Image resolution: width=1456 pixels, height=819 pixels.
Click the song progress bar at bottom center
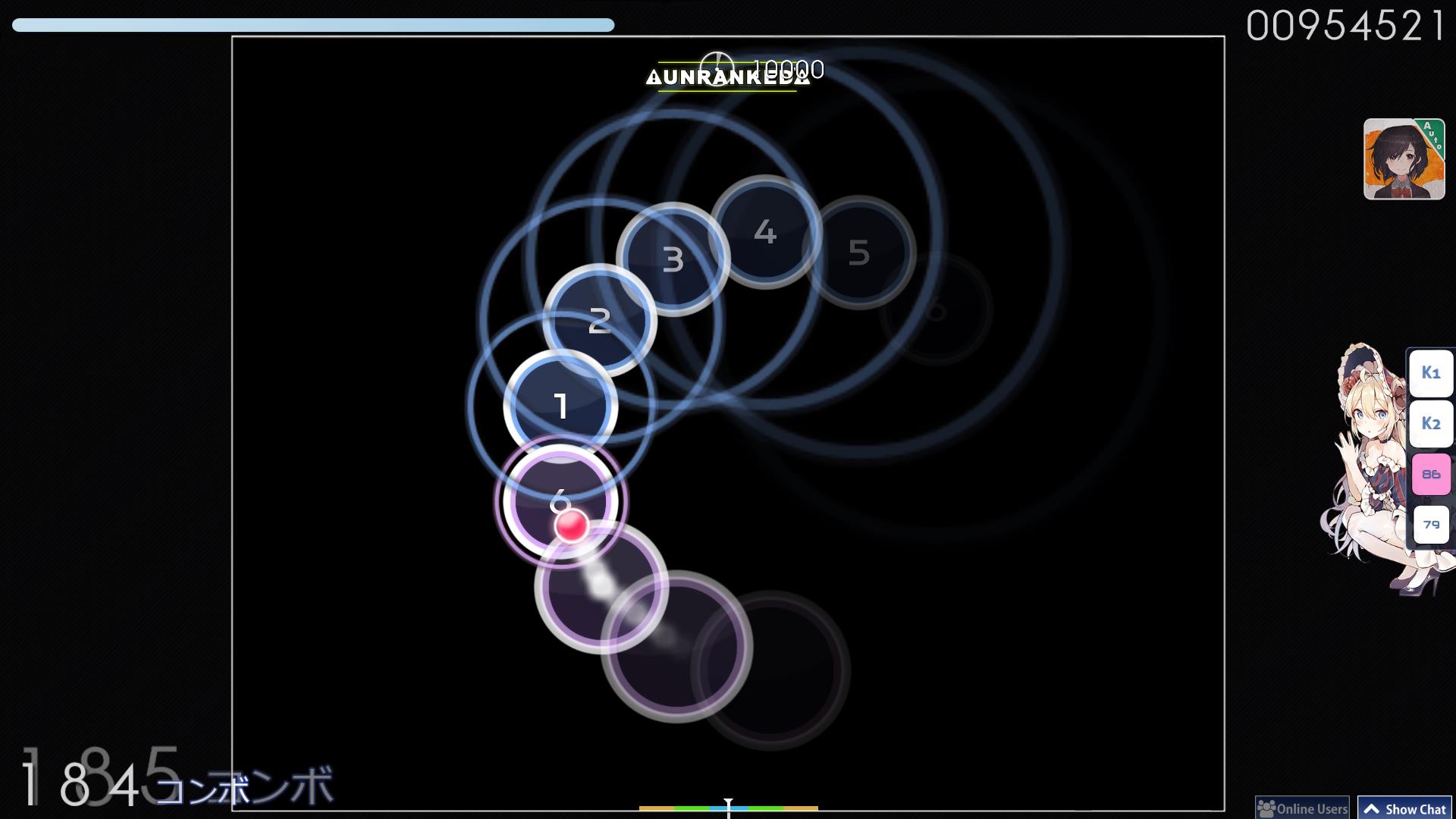[x=728, y=809]
